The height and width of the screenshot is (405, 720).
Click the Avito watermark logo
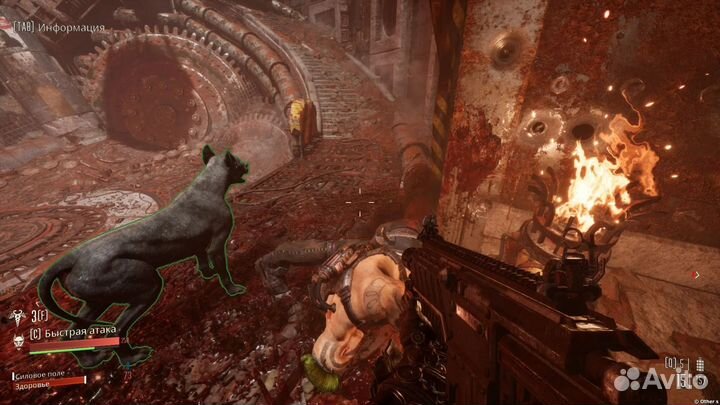pyautogui.click(x=657, y=379)
